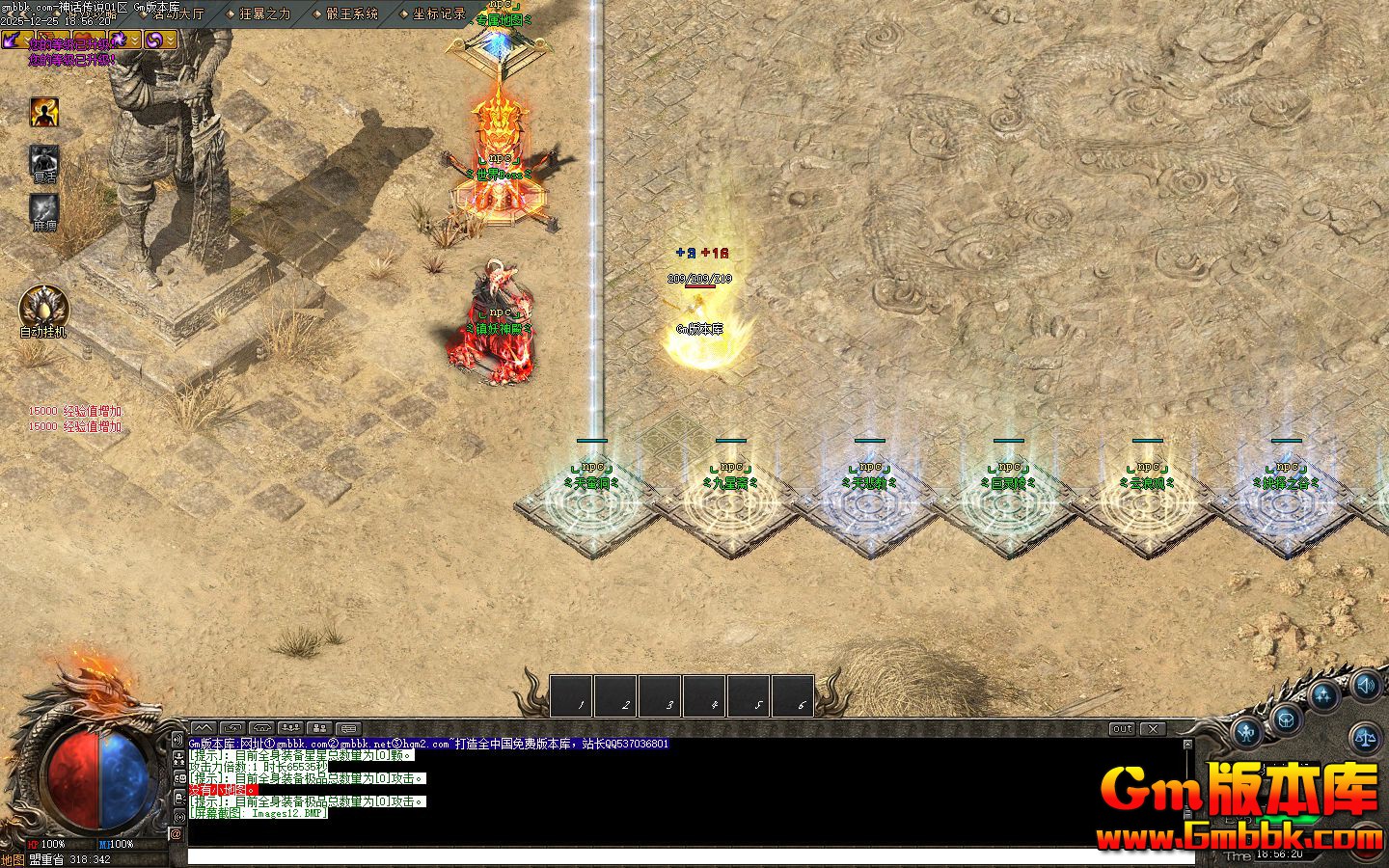1389x868 pixels.
Task: Click the @ button beside chat
Action: [x=177, y=834]
